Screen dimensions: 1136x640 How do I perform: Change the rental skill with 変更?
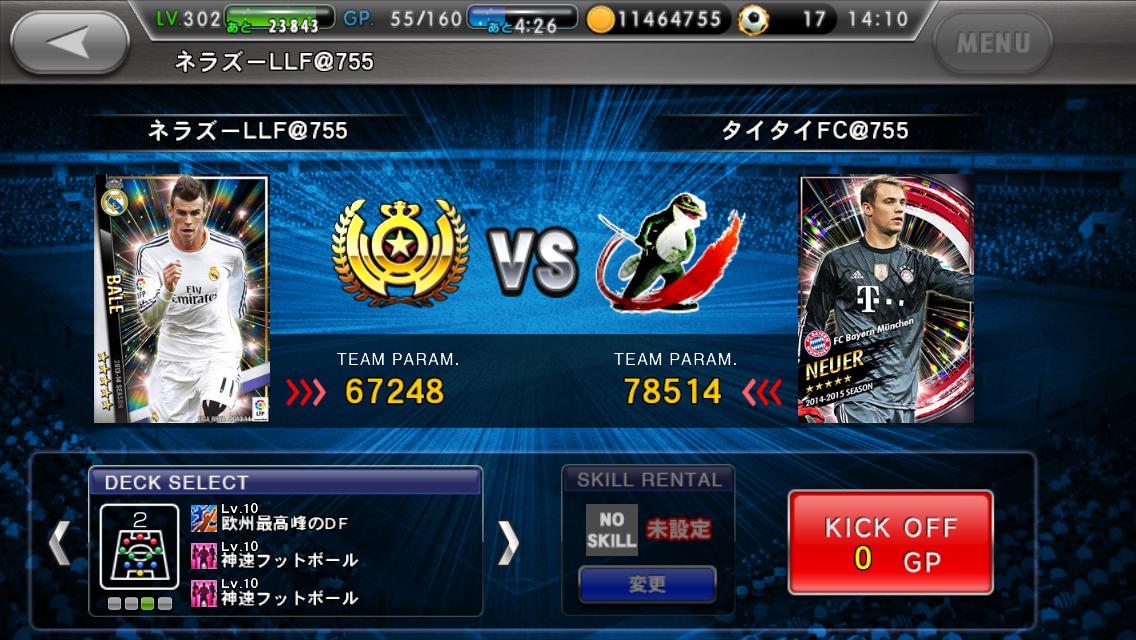647,584
